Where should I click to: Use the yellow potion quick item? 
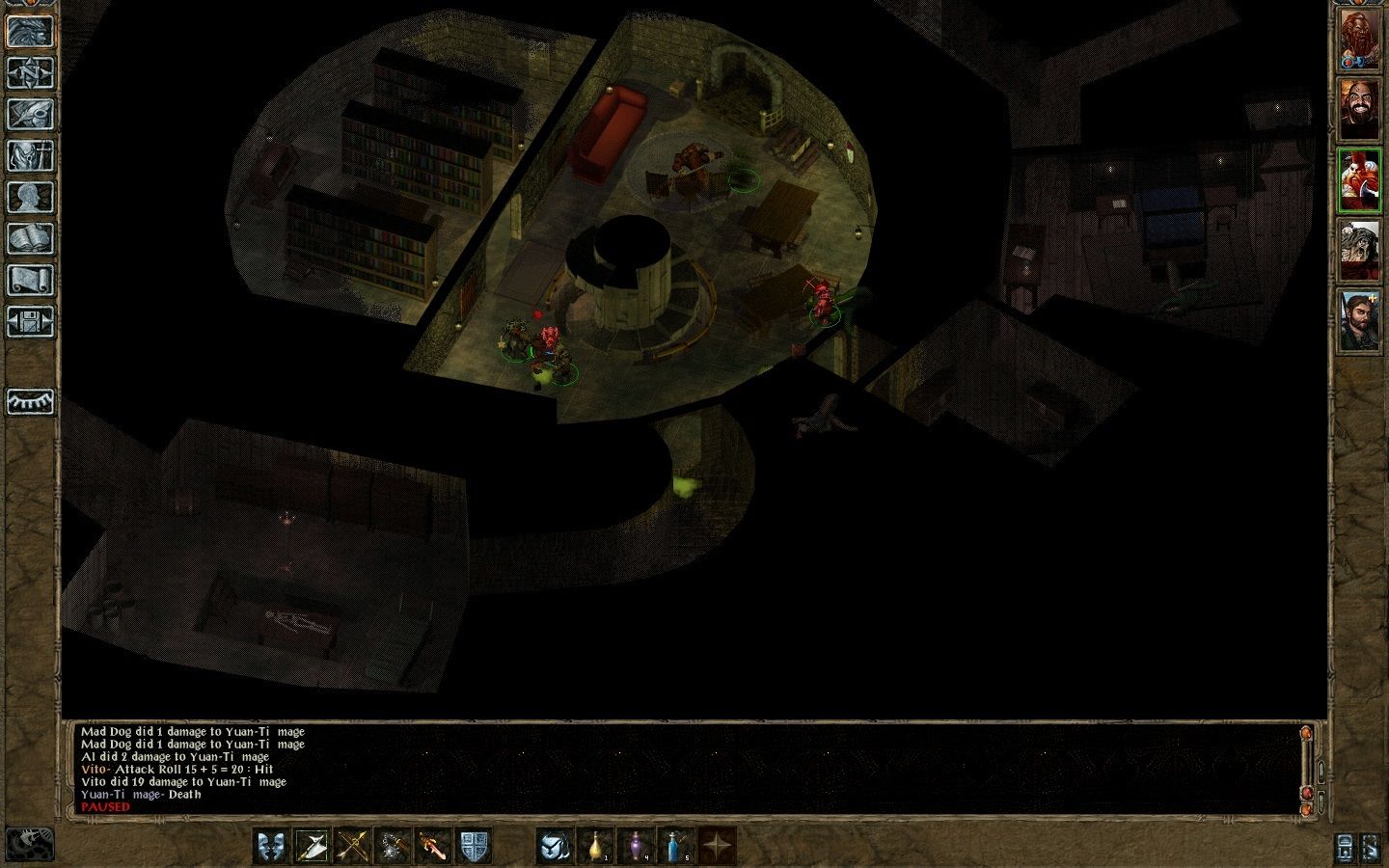[596, 846]
